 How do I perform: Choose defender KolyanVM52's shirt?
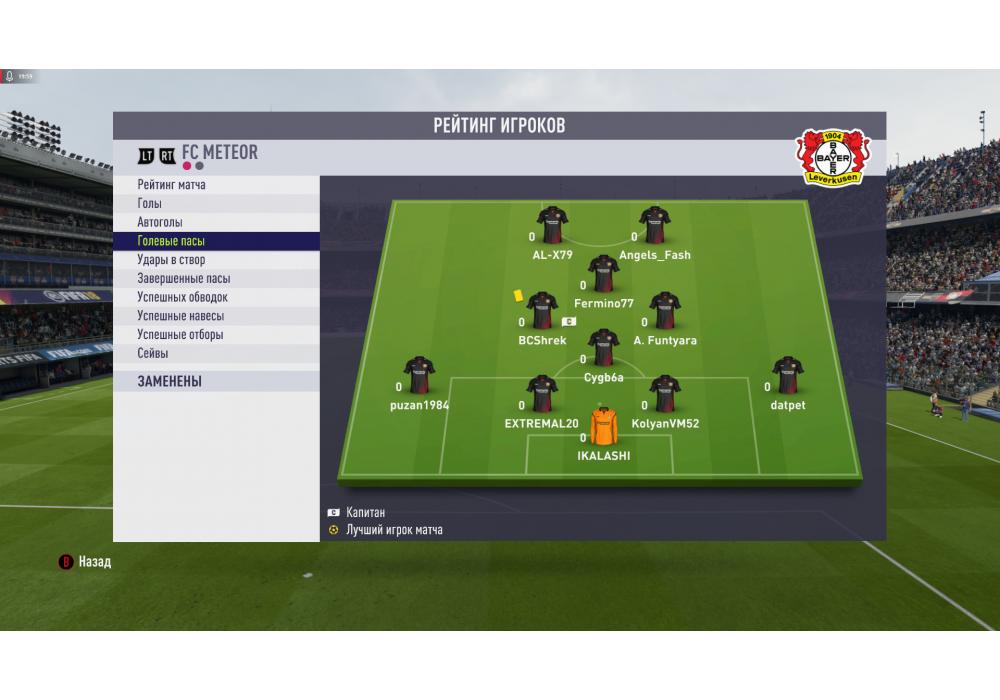[x=665, y=393]
